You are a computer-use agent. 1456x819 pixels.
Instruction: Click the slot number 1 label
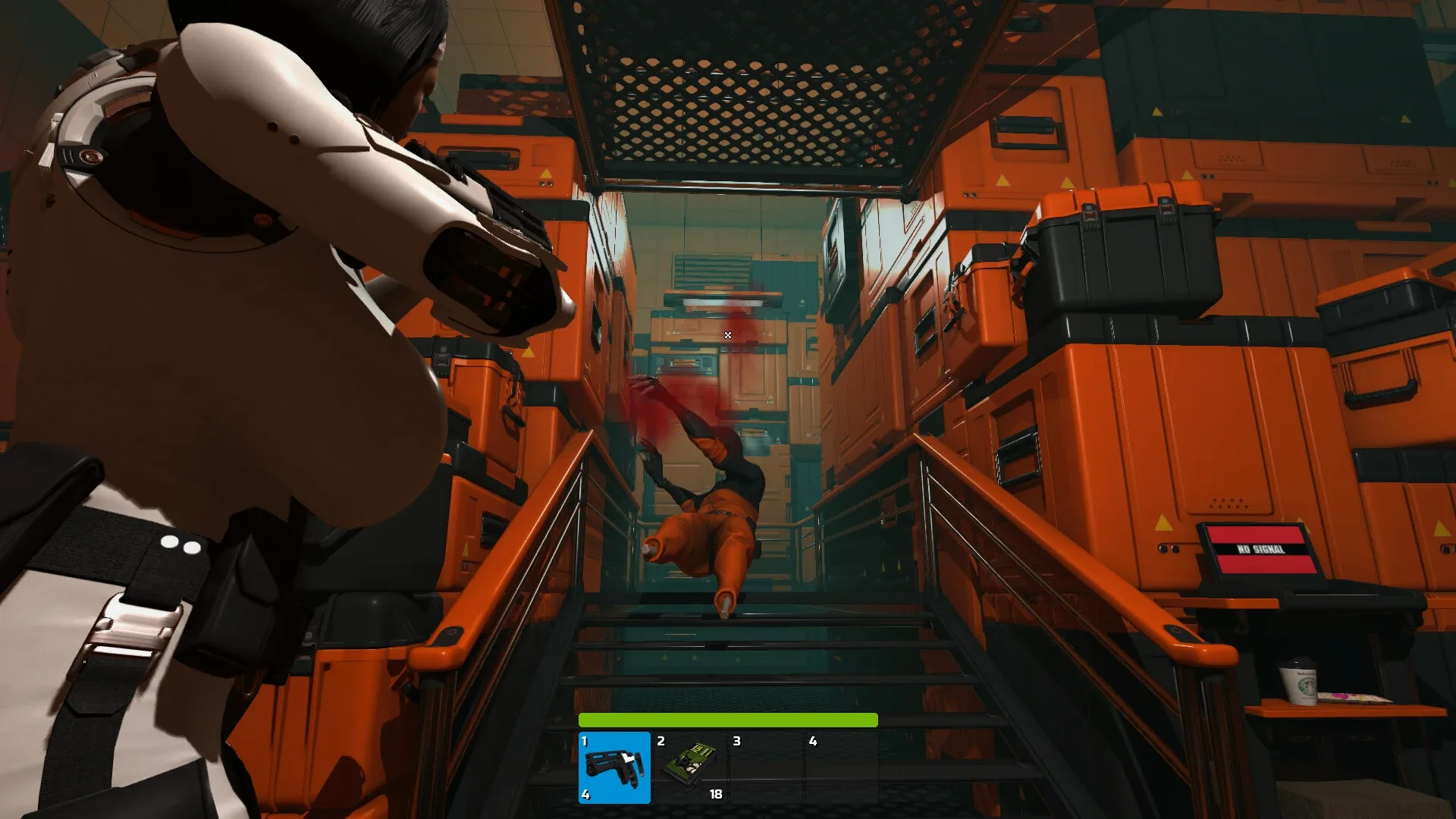click(585, 742)
